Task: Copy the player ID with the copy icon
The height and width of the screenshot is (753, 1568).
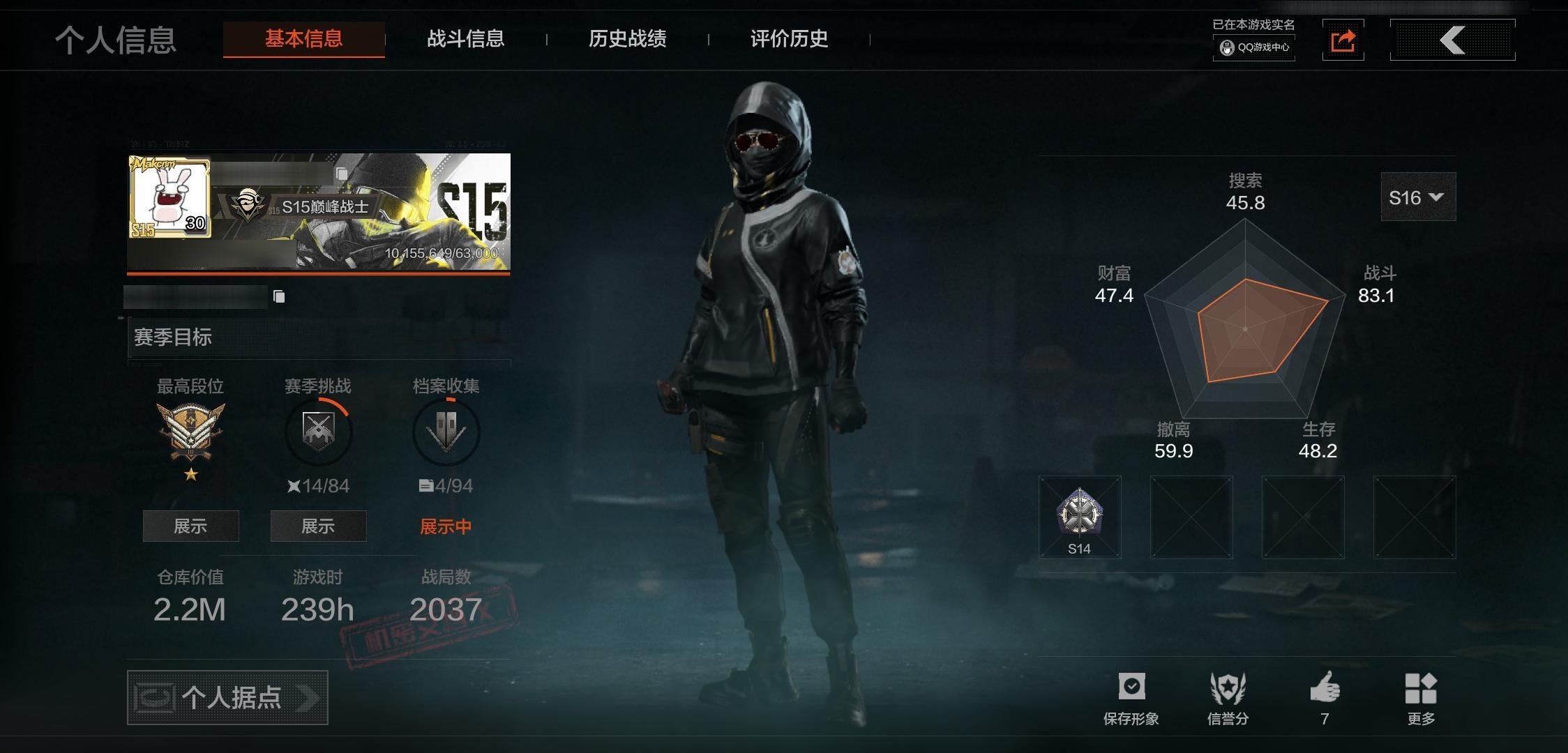Action: [280, 296]
